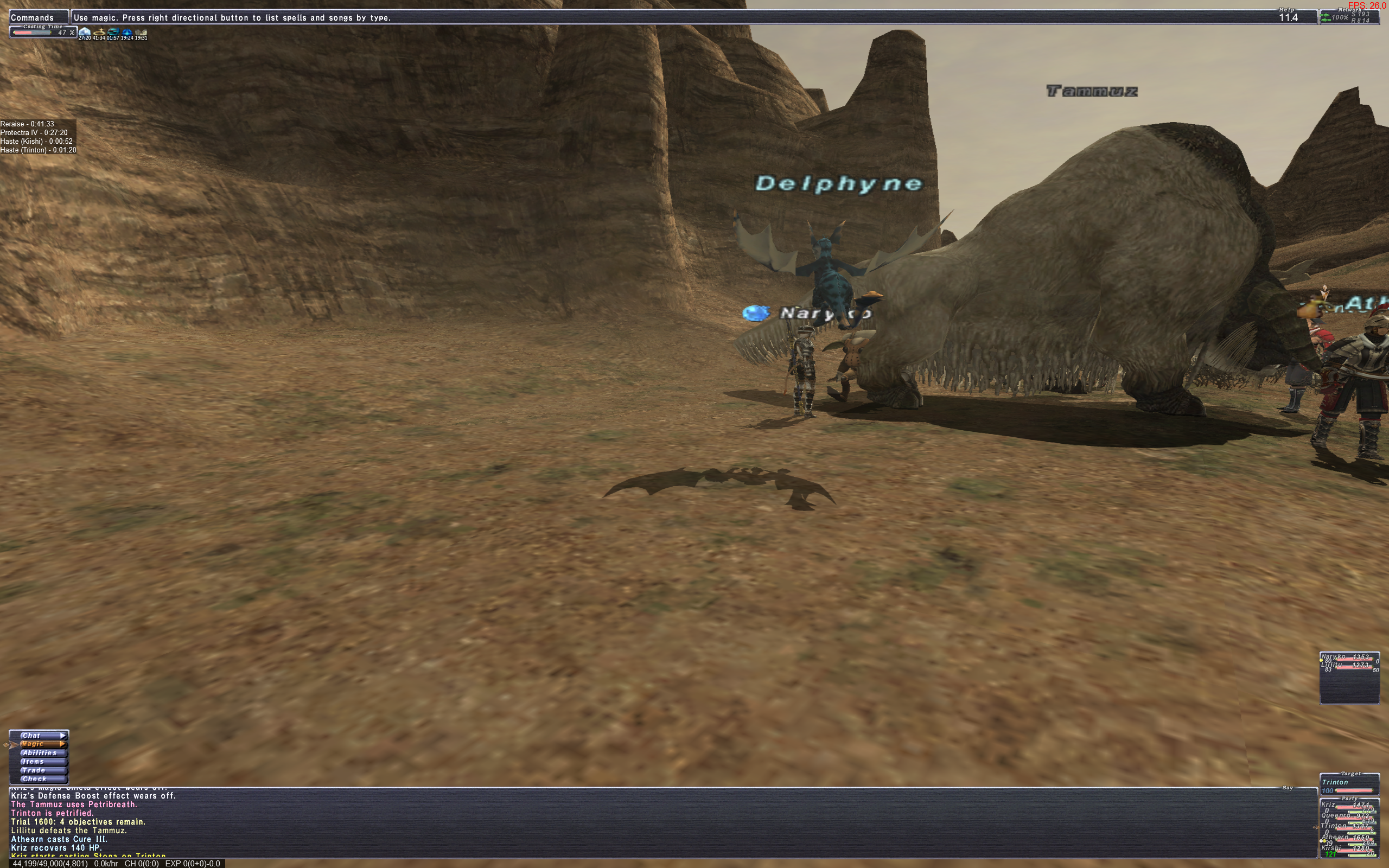Select the Trade command
1389x868 pixels.
click(39, 770)
